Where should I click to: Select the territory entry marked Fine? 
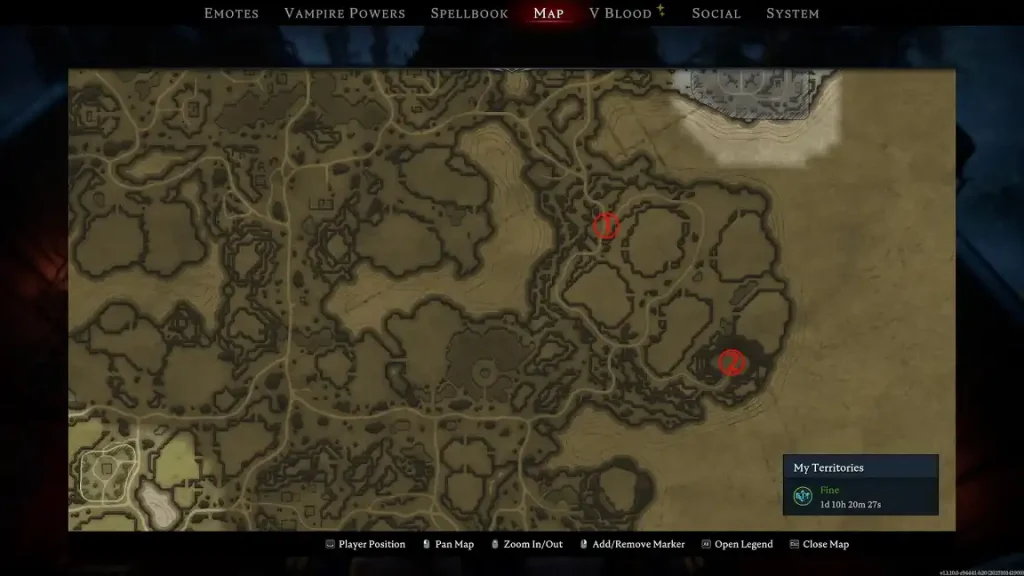(860, 496)
